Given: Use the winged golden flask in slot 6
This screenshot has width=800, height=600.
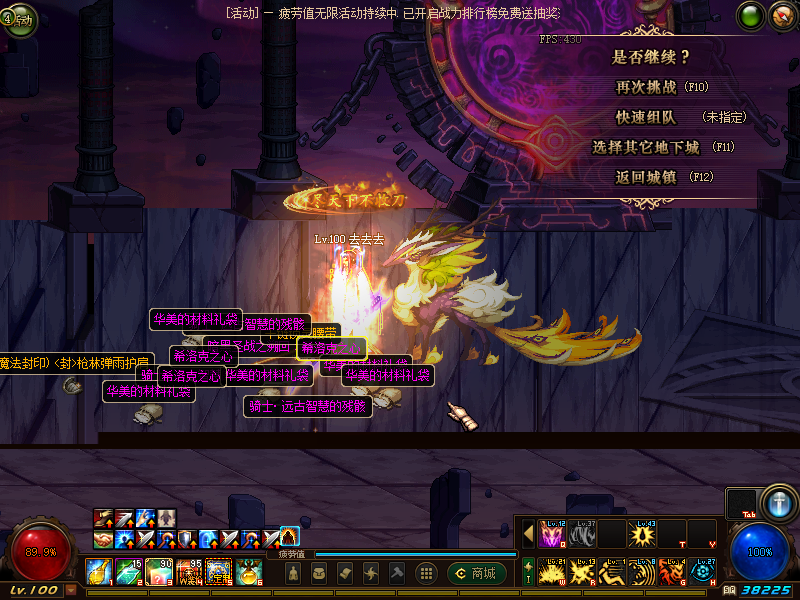Looking at the screenshot, I should pyautogui.click(x=249, y=571).
